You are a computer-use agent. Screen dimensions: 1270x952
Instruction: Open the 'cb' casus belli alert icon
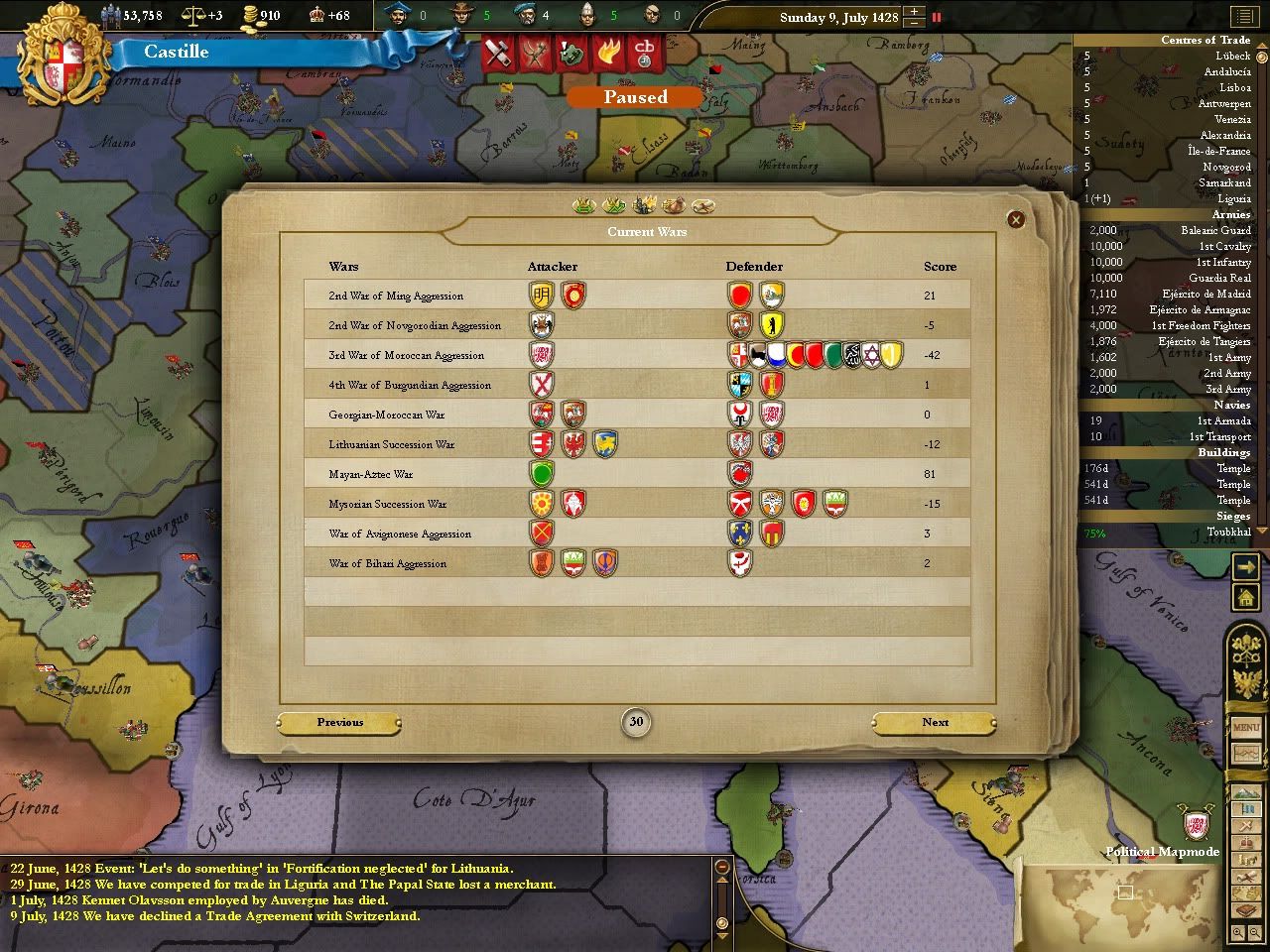tap(645, 53)
